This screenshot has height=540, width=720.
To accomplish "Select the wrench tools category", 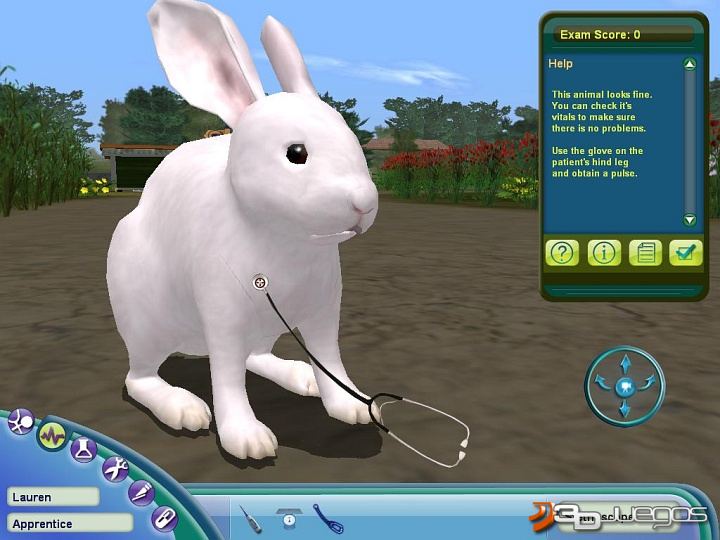I will (x=115, y=468).
